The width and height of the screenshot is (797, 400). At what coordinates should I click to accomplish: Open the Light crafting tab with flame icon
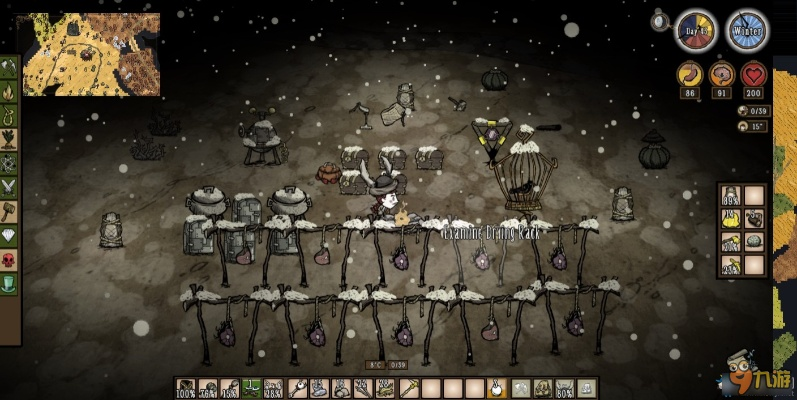pyautogui.click(x=9, y=95)
